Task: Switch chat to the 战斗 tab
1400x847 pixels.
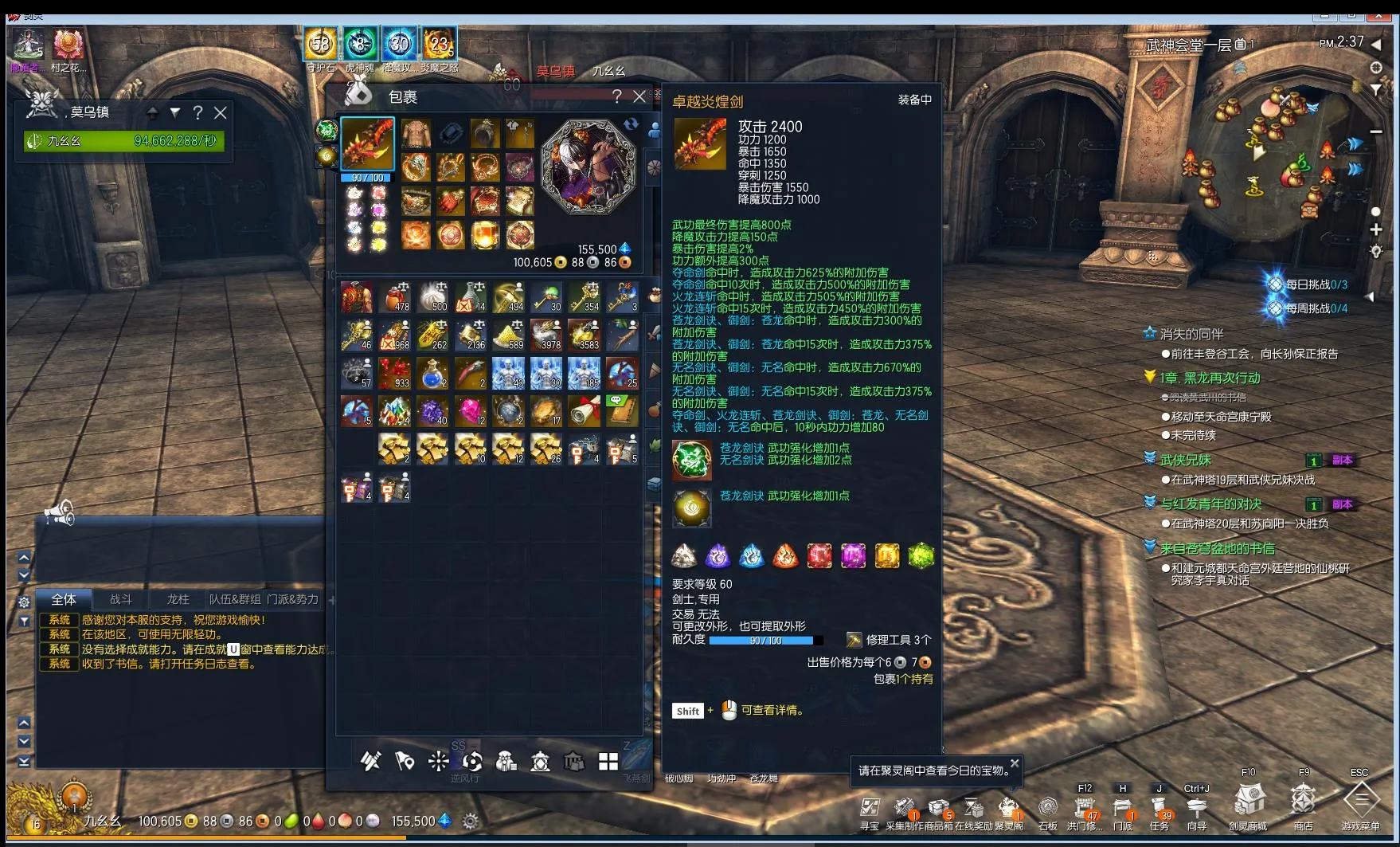Action: (121, 599)
